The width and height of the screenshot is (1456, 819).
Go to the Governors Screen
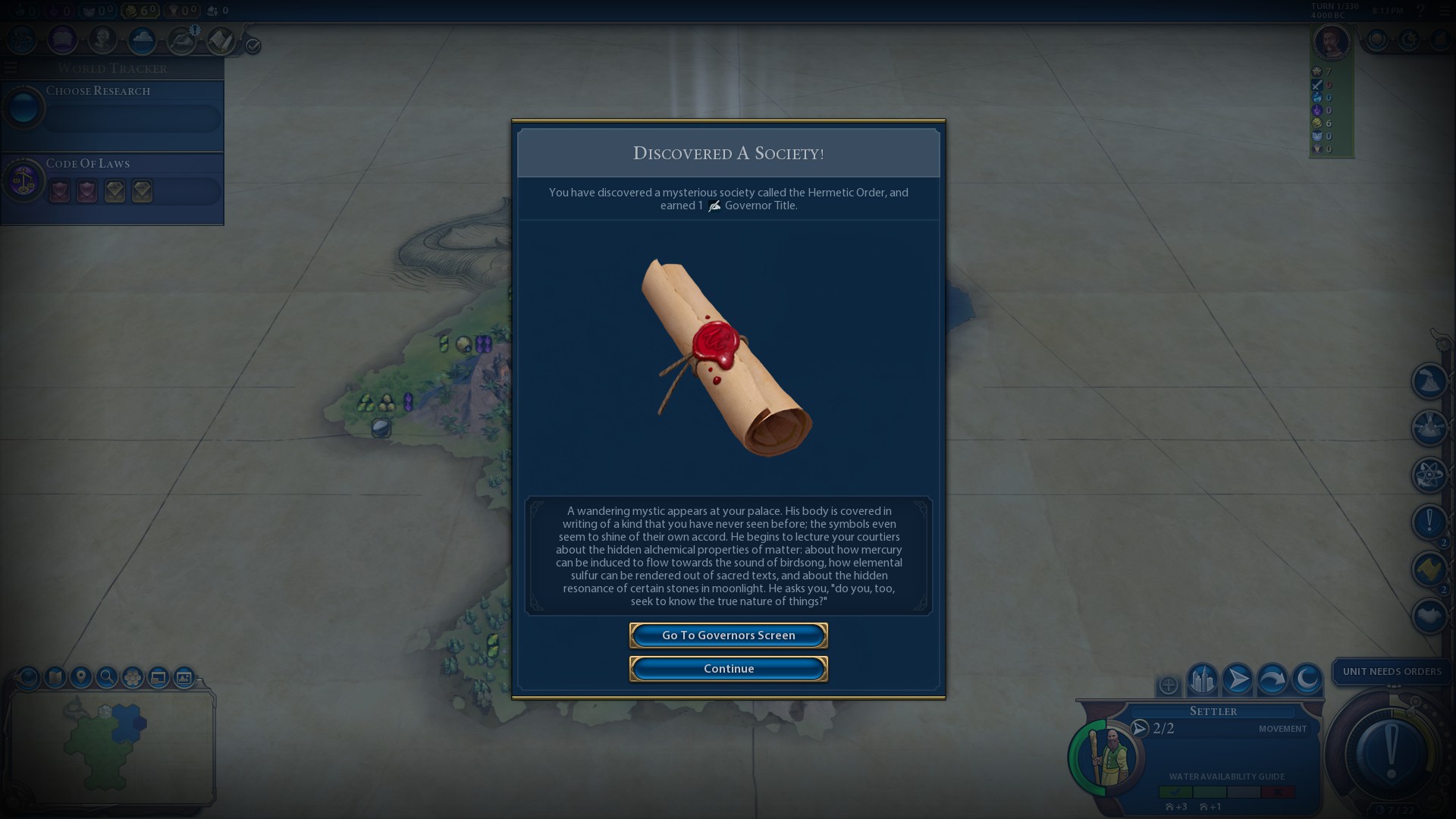(x=728, y=635)
